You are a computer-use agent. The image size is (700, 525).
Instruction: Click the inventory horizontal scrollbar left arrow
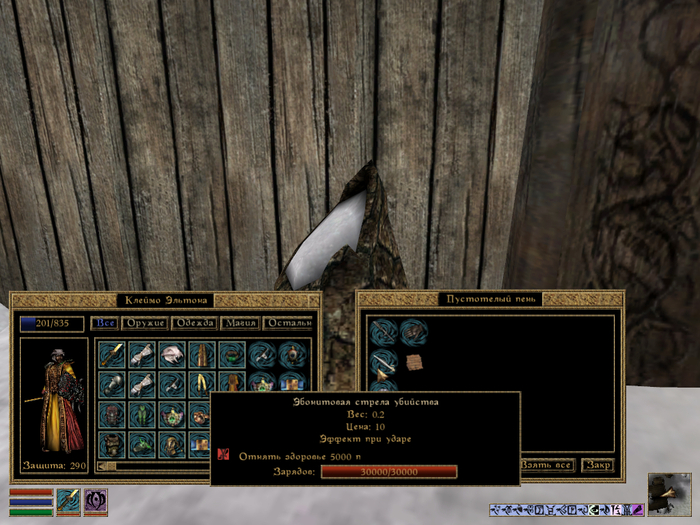pos(102,465)
